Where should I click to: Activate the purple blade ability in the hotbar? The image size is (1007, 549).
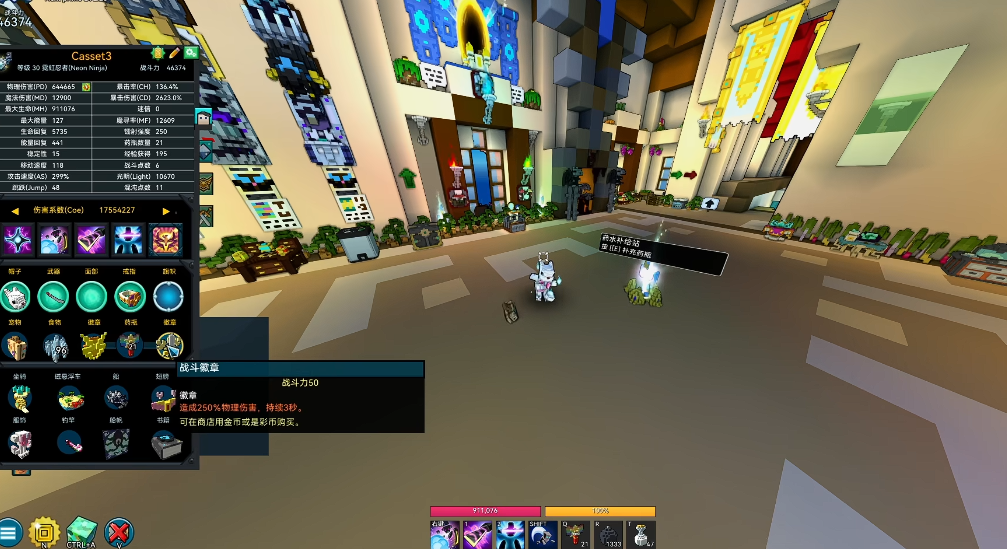pyautogui.click(x=477, y=536)
